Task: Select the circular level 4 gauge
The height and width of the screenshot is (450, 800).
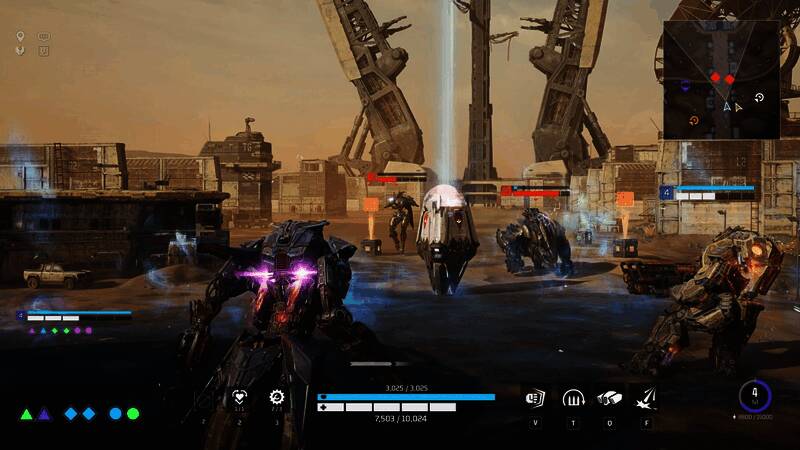Action: 755,394
